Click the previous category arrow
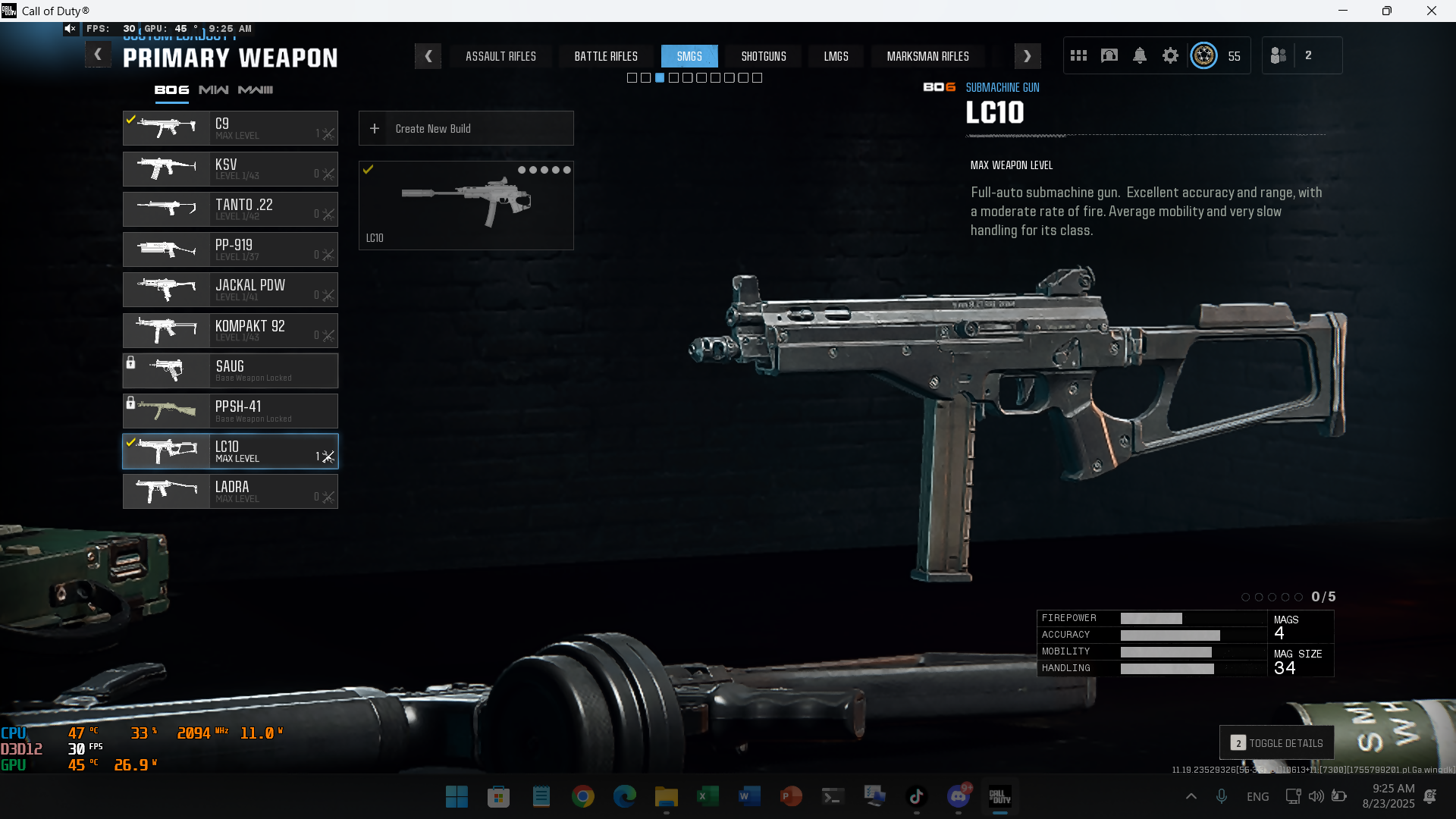Viewport: 1456px width, 819px height. point(428,56)
